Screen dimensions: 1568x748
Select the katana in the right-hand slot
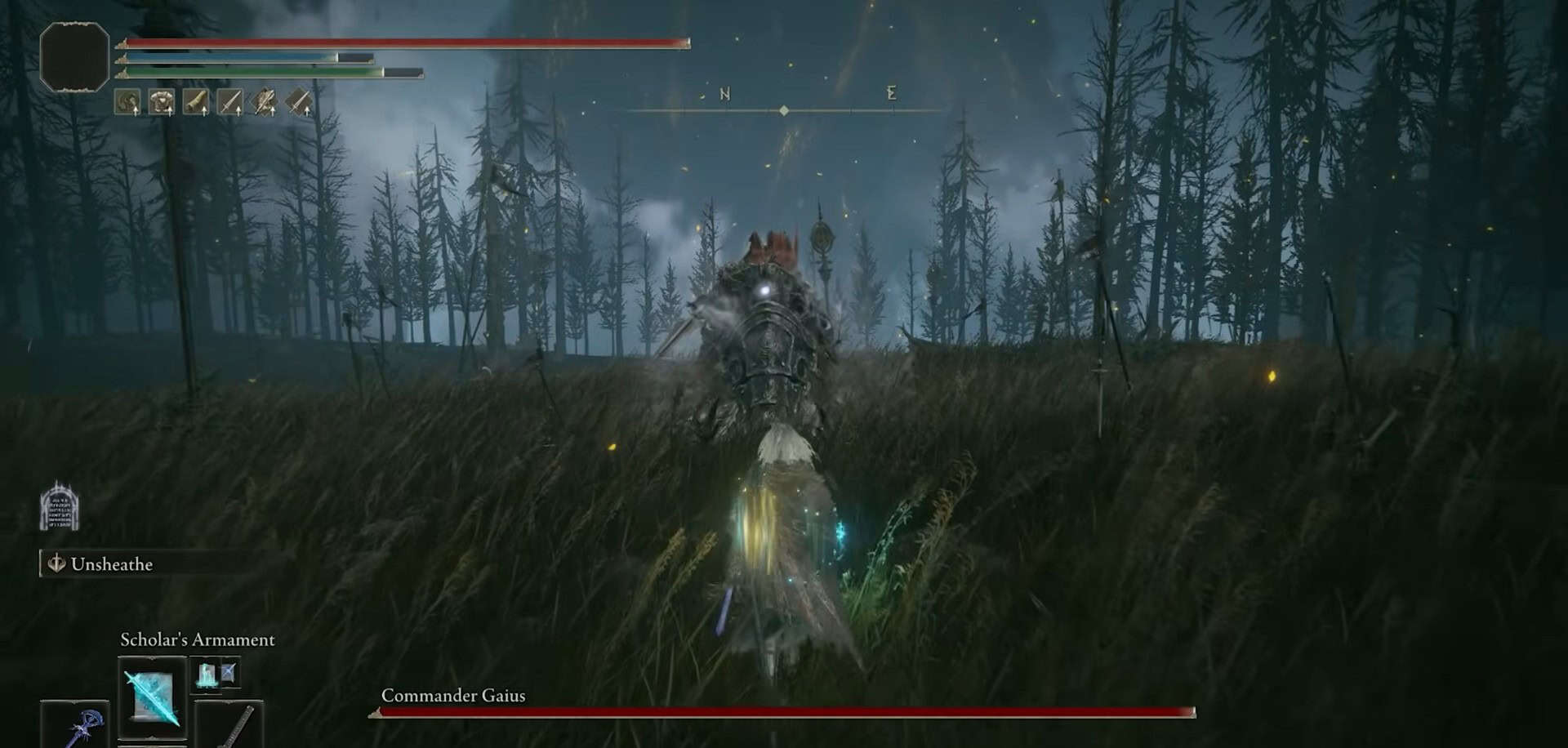point(229,725)
